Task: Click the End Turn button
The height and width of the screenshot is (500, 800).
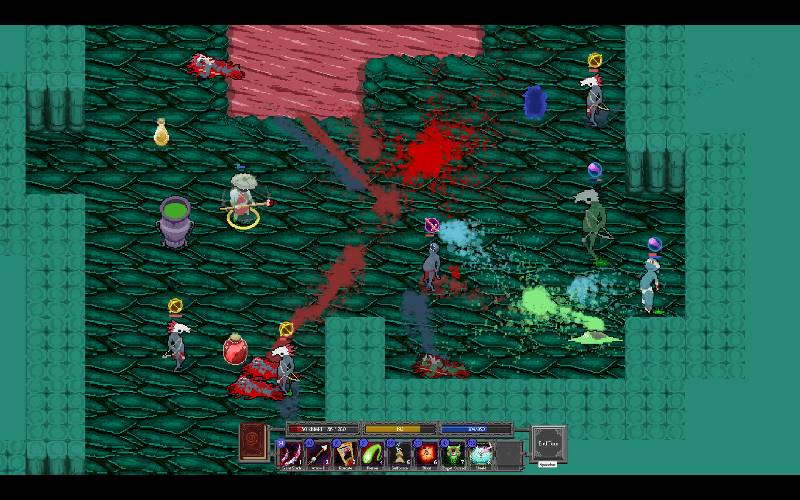Action: 548,441
